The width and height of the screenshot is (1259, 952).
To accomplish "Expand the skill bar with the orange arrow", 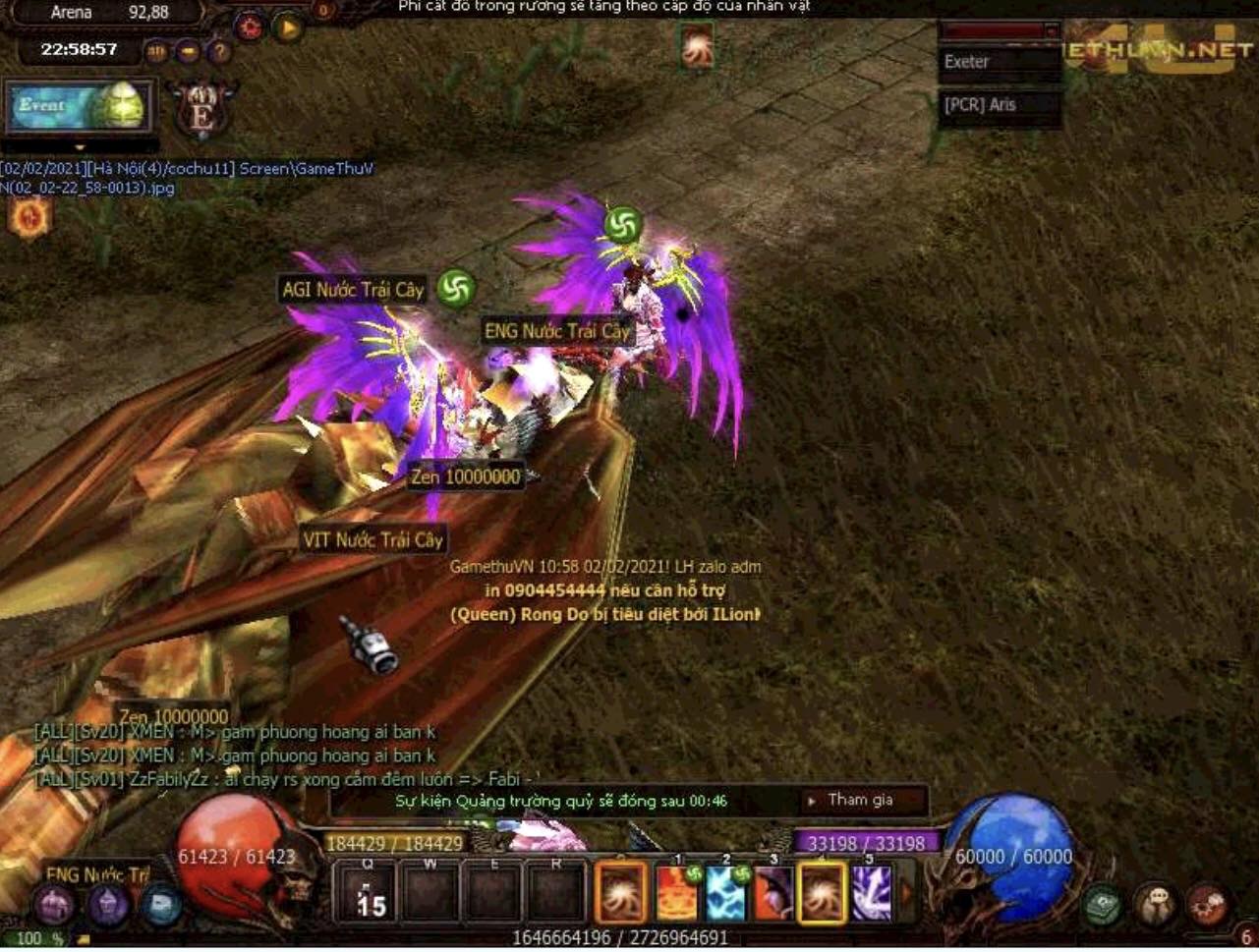I will pyautogui.click(x=906, y=893).
